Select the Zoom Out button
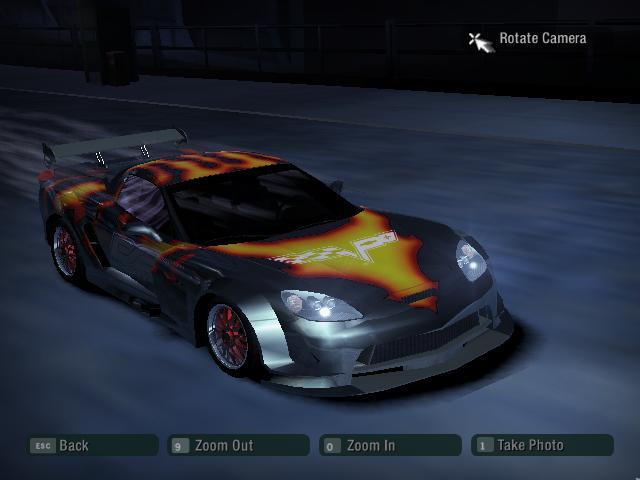640x480 pixels. (238, 446)
